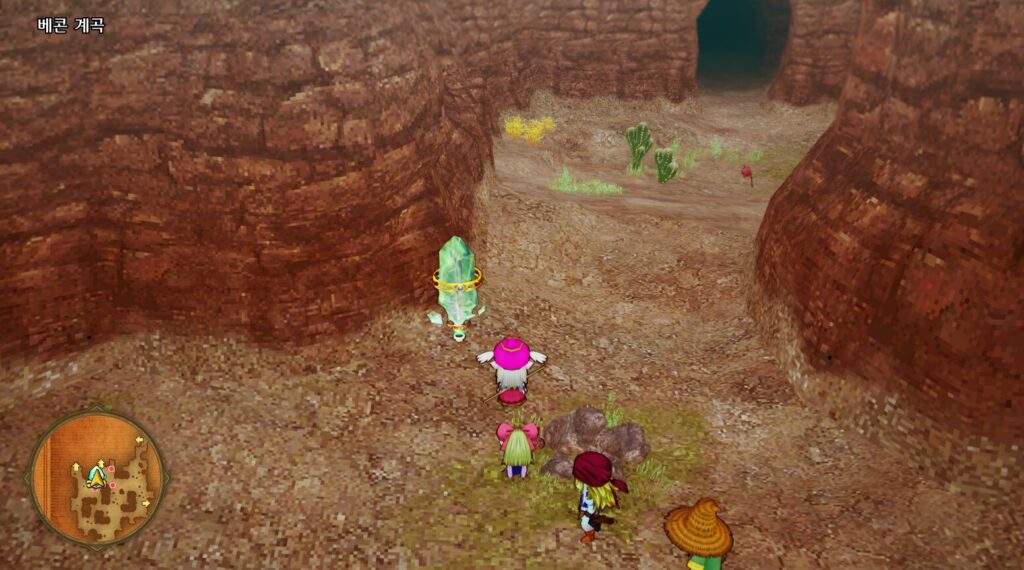Open the circular minimap

[x=96, y=478]
